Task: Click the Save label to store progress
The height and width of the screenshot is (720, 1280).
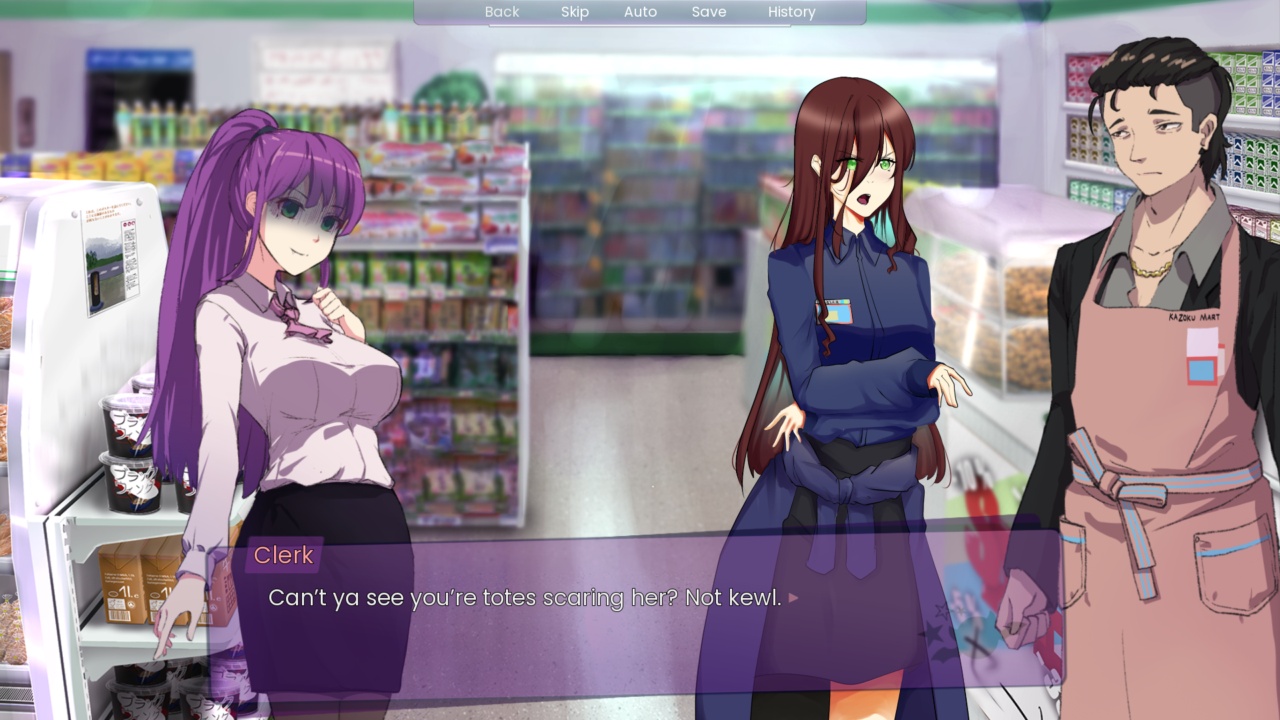Action: pyautogui.click(x=709, y=11)
